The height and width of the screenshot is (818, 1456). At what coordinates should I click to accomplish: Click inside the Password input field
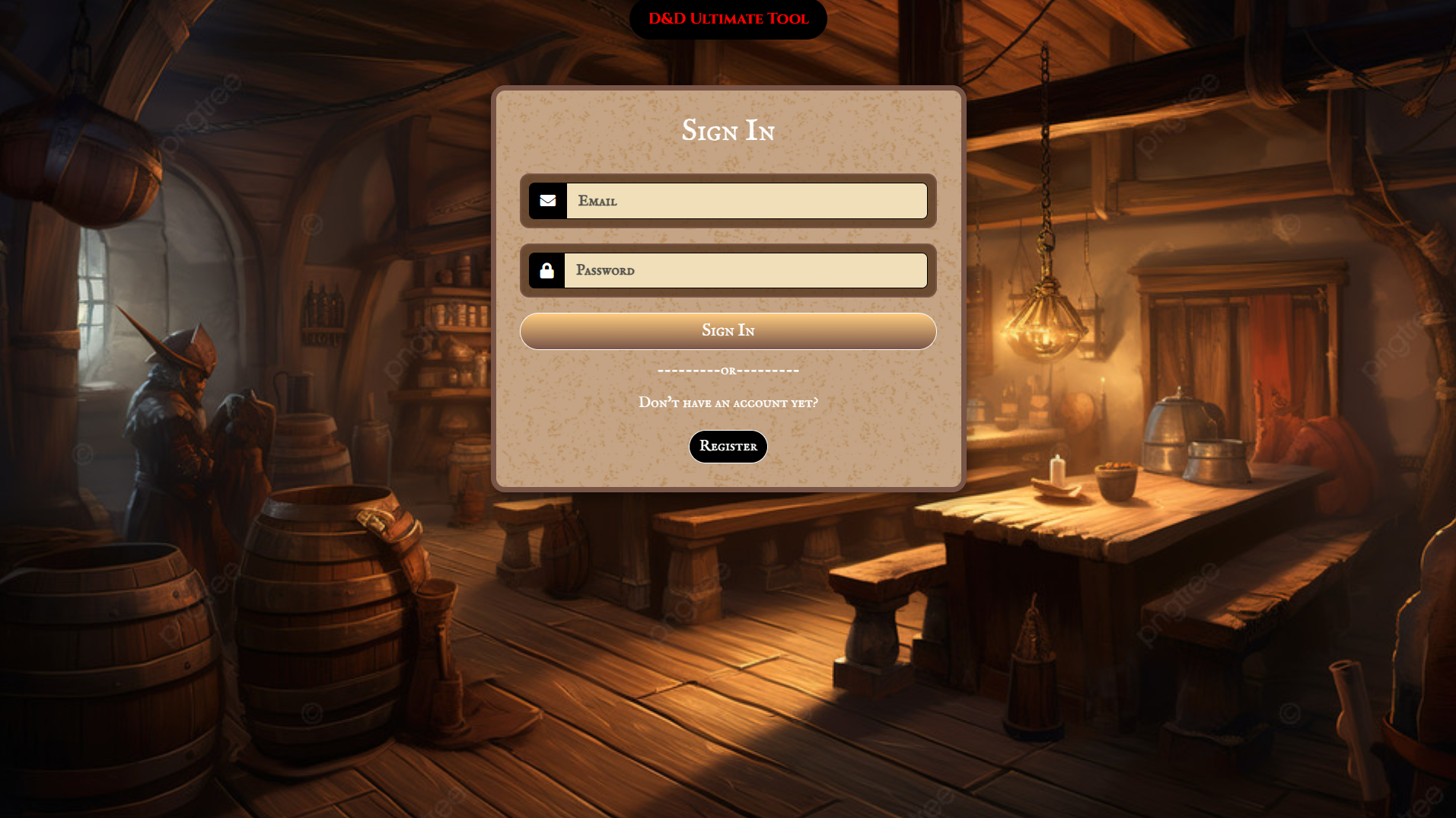[x=746, y=270]
